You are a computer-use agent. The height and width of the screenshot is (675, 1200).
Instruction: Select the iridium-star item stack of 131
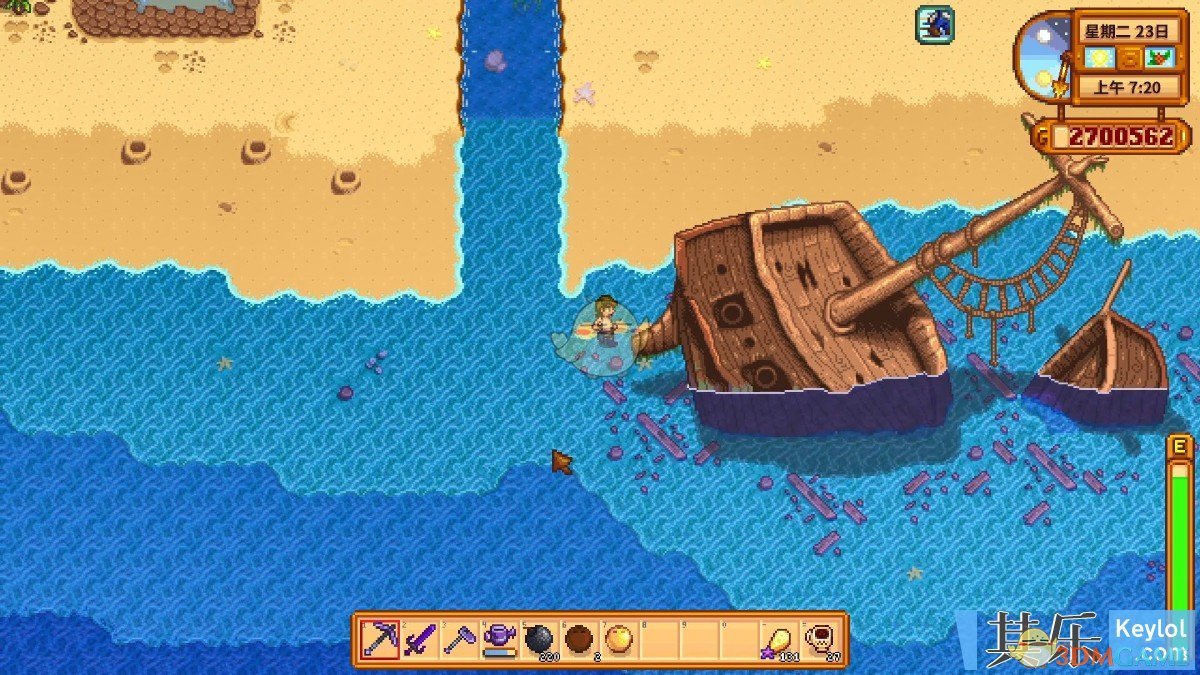point(777,639)
